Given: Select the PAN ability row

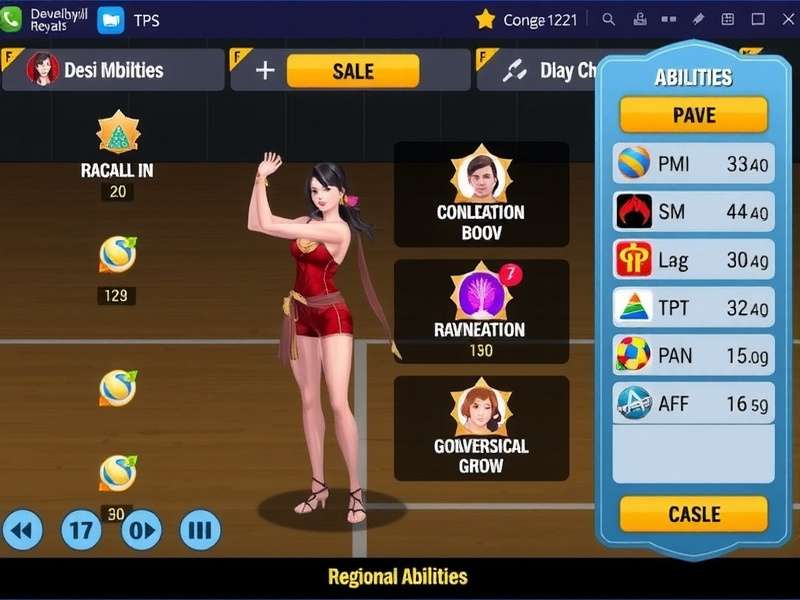Looking at the screenshot, I should tap(693, 355).
